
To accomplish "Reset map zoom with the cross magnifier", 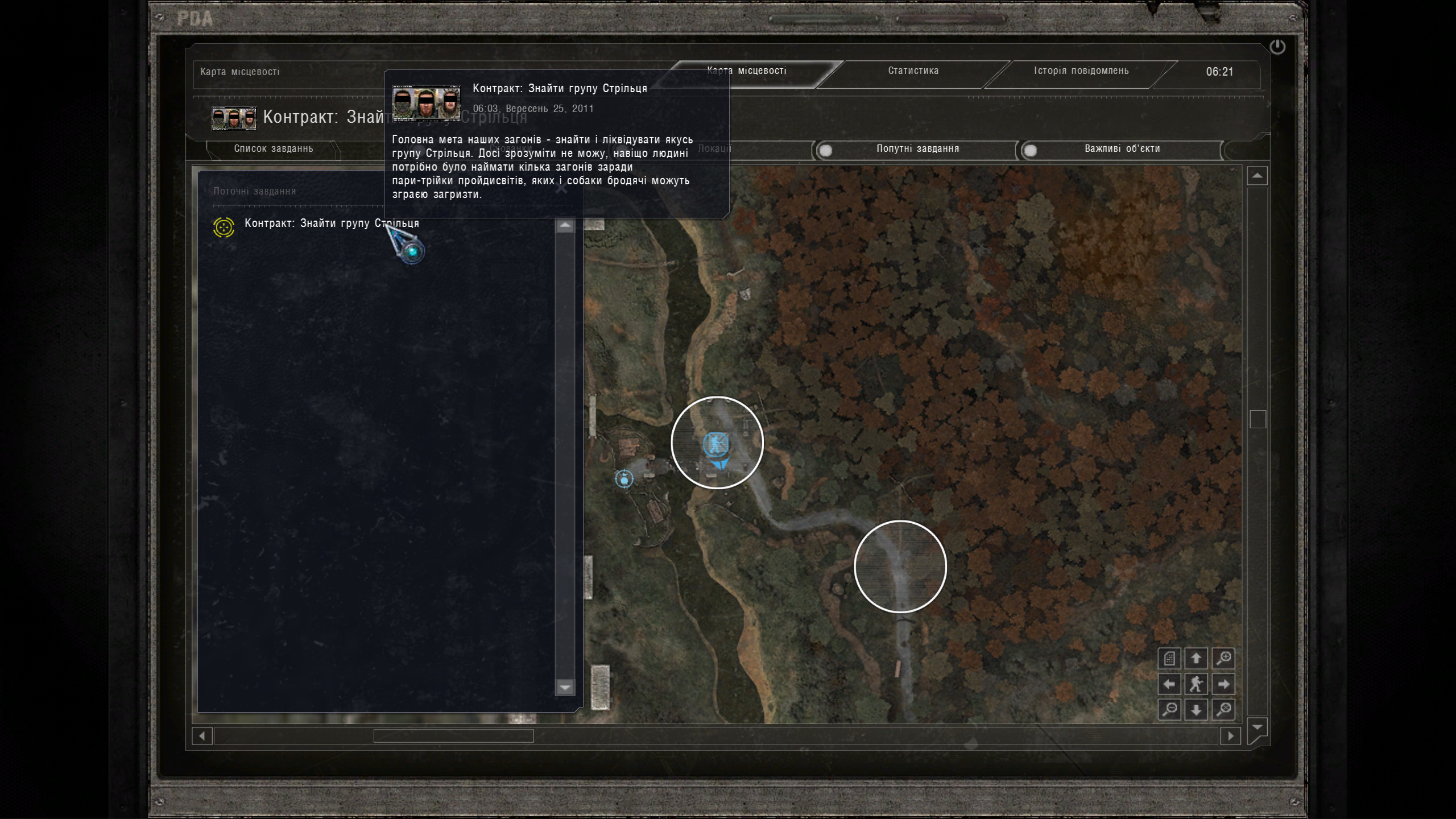I will [1223, 710].
